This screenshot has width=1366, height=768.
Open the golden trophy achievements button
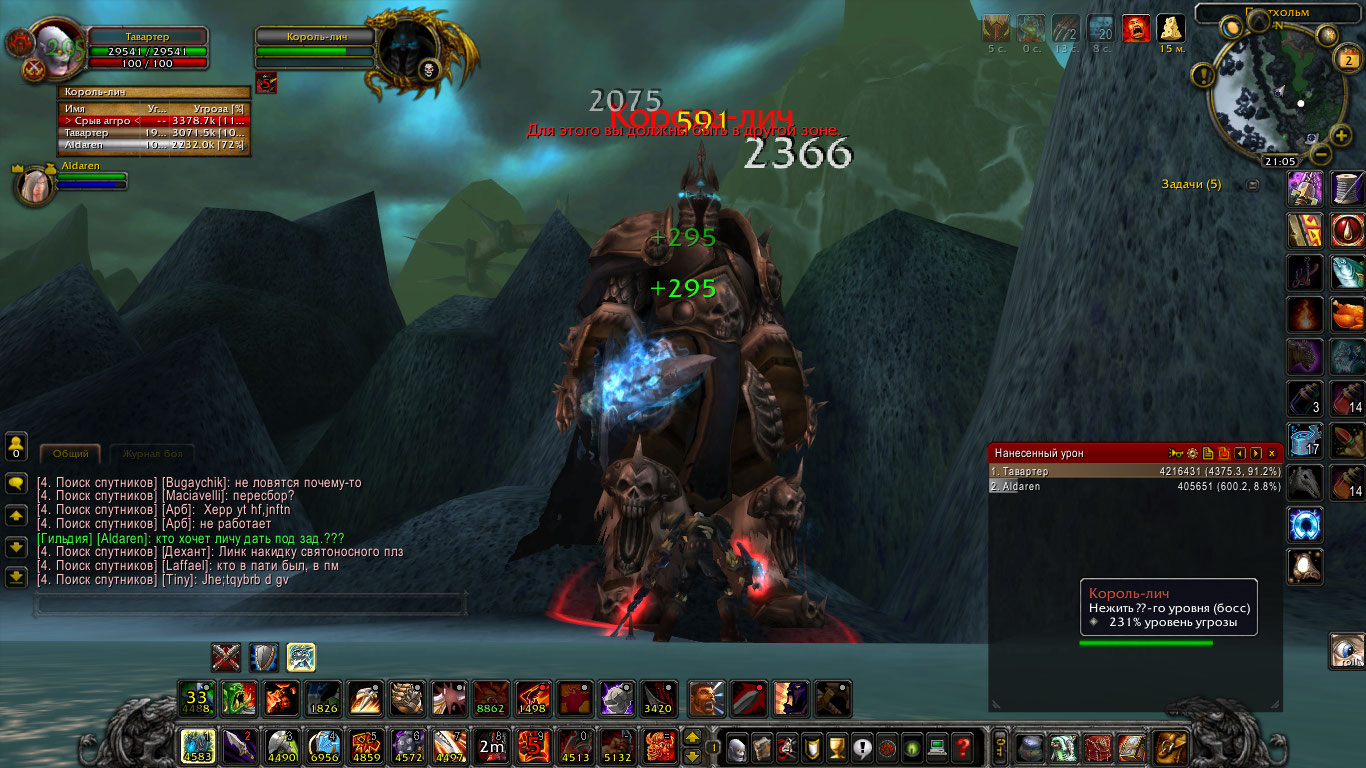(836, 746)
